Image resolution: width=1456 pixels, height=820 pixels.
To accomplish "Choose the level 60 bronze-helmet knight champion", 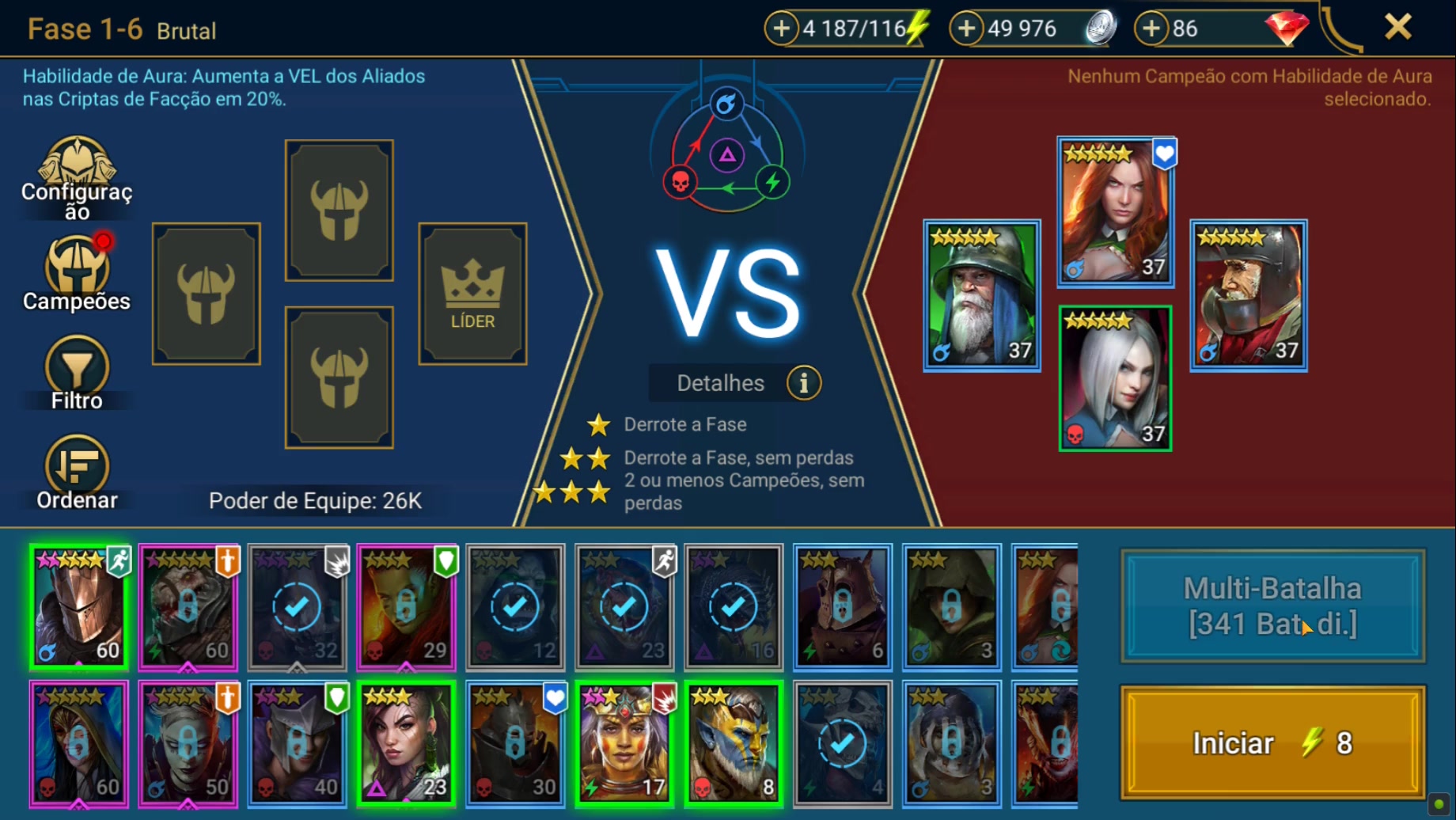I will click(78, 606).
